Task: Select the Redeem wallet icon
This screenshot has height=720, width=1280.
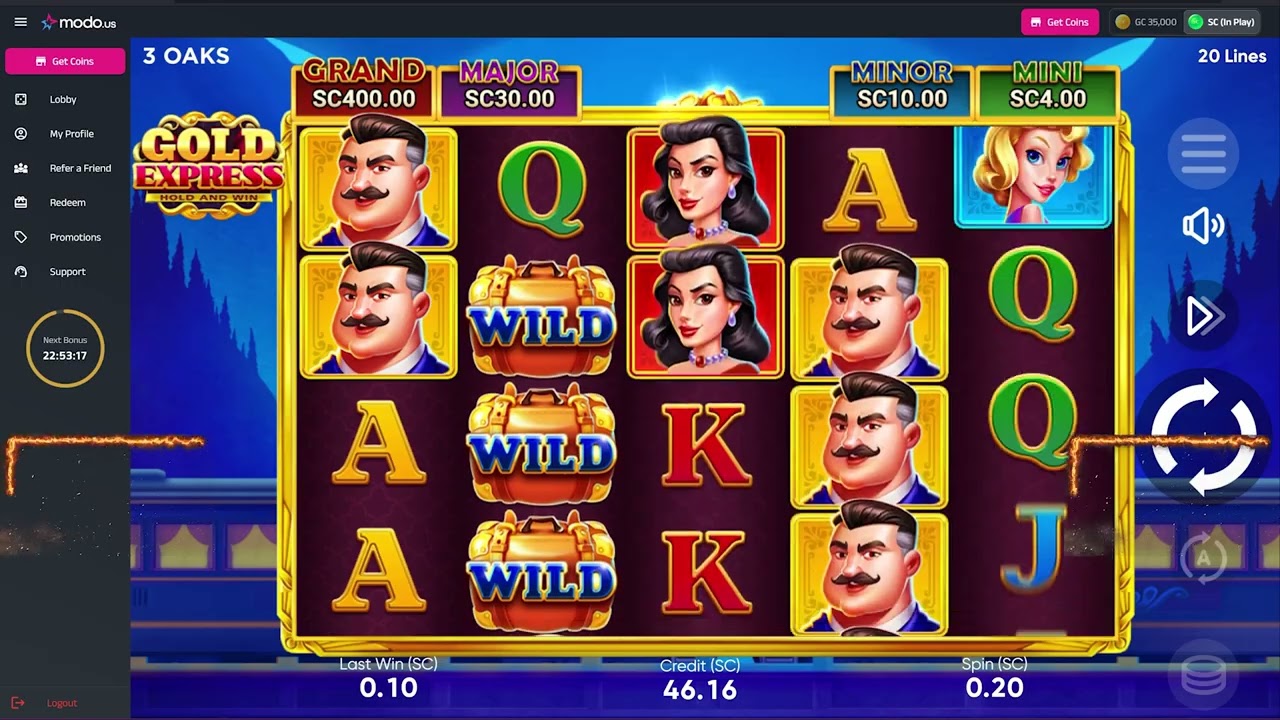Action: [21, 202]
